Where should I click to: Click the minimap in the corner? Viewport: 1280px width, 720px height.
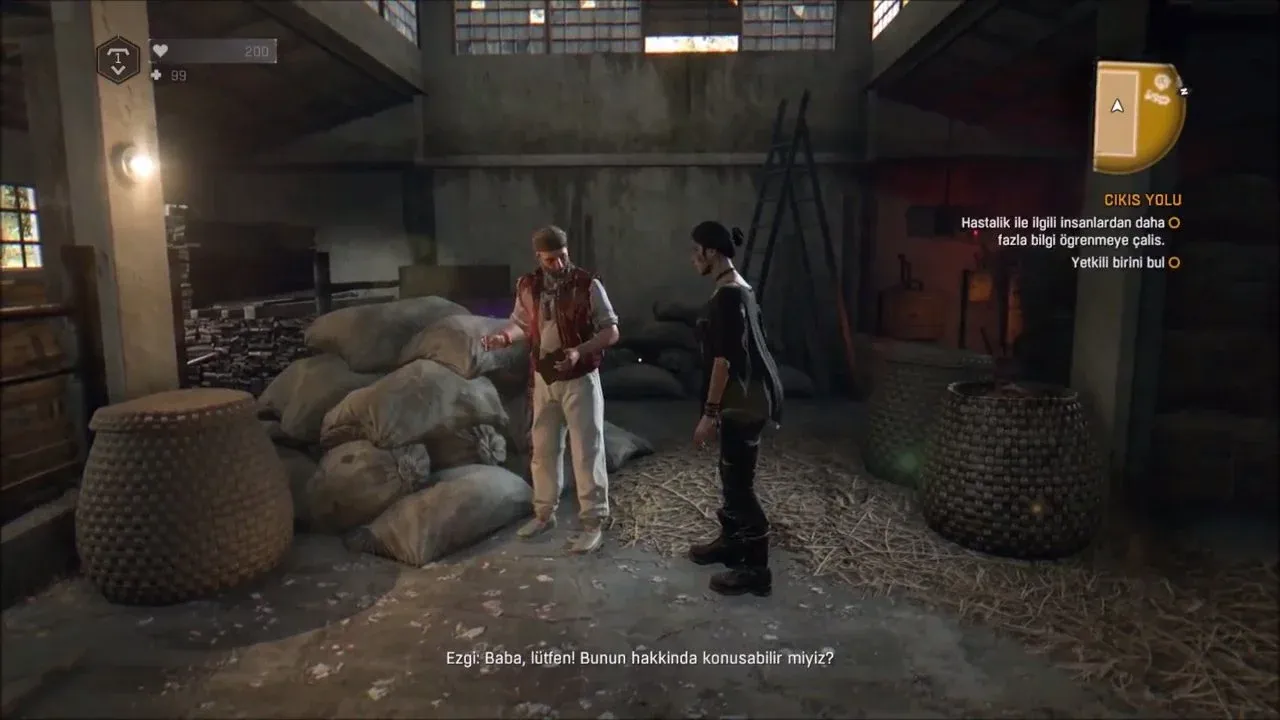point(1138,116)
